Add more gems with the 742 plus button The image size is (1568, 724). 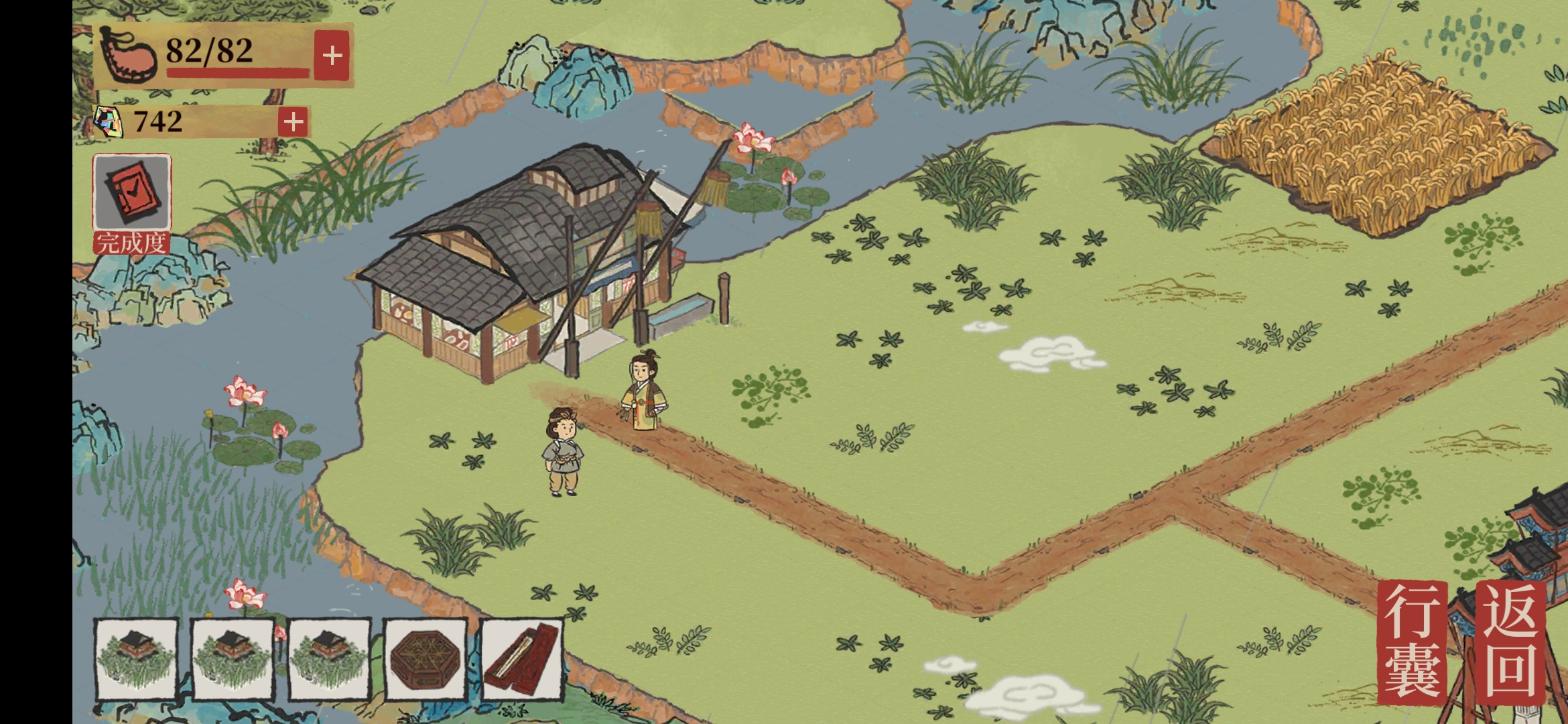coord(293,122)
